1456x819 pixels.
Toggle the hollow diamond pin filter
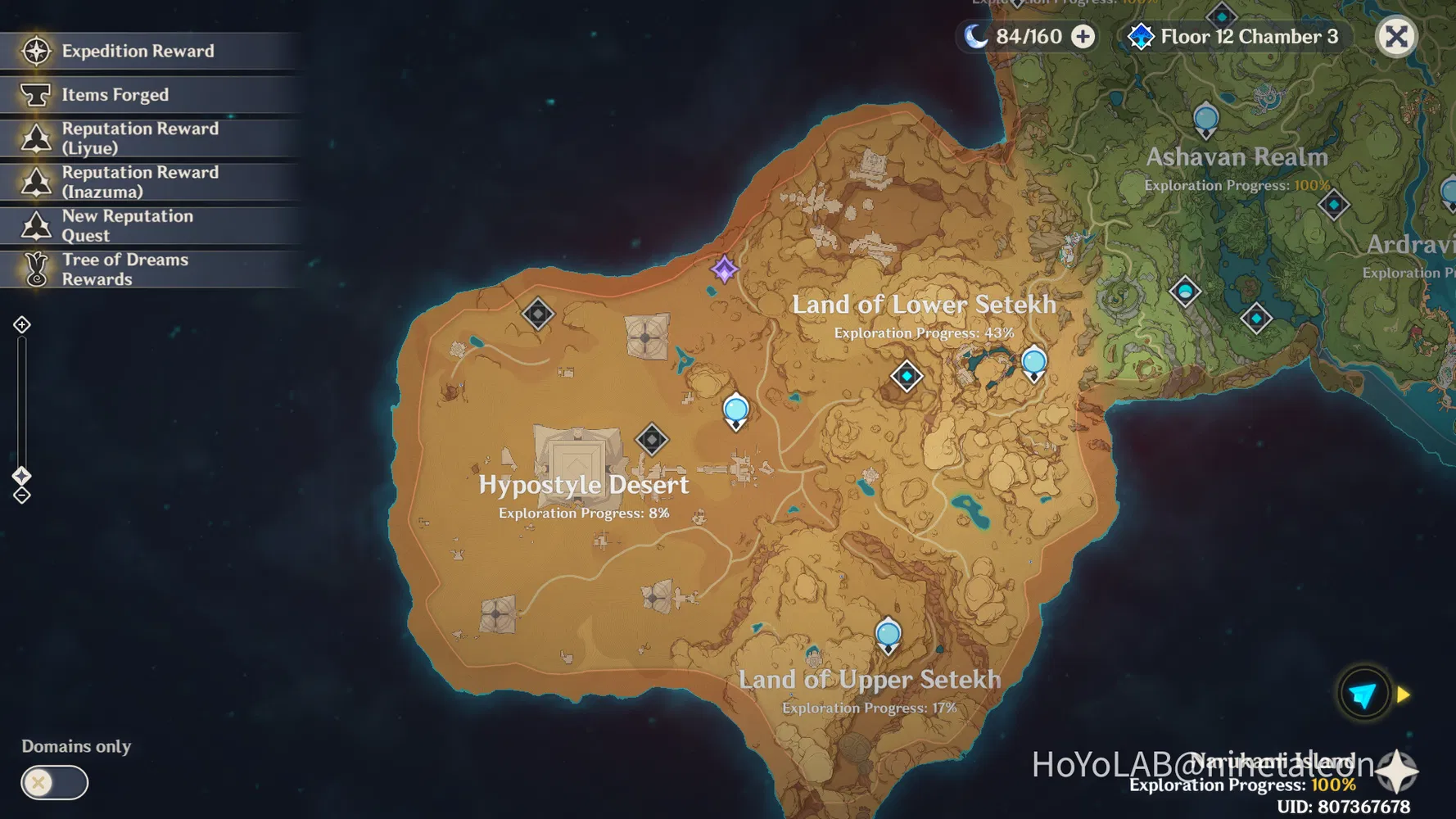click(x=21, y=494)
